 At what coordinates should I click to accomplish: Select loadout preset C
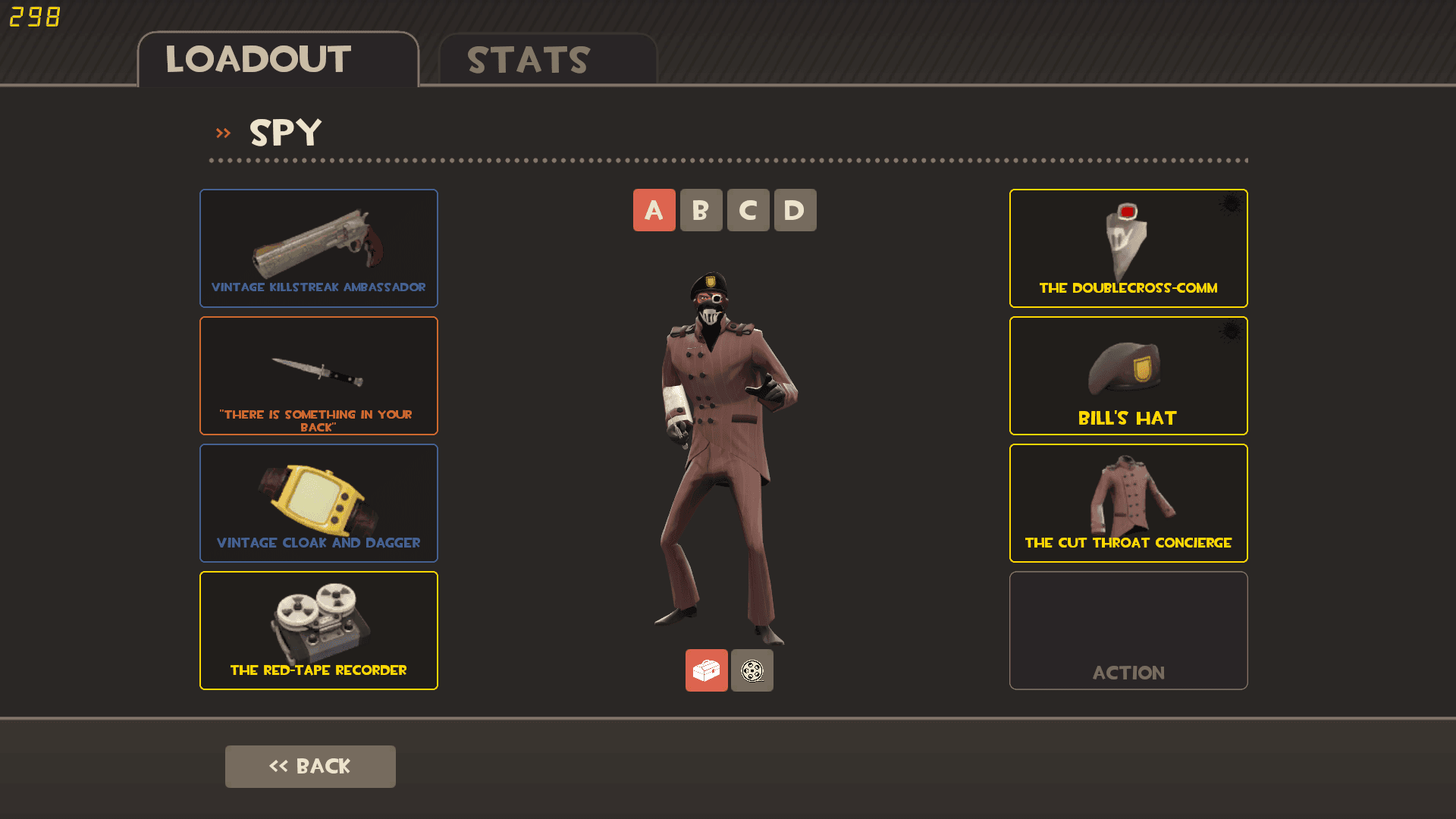pos(748,210)
